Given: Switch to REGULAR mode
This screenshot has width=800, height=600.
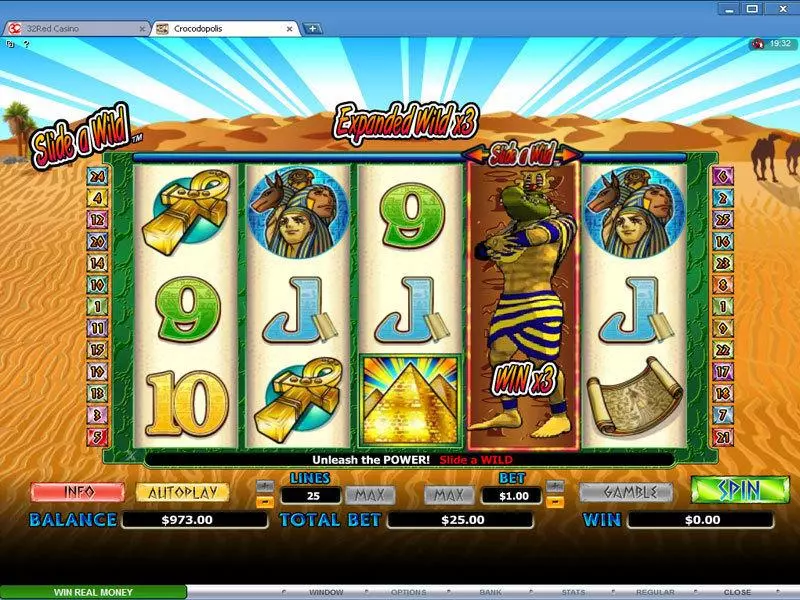Looking at the screenshot, I should click(x=655, y=592).
